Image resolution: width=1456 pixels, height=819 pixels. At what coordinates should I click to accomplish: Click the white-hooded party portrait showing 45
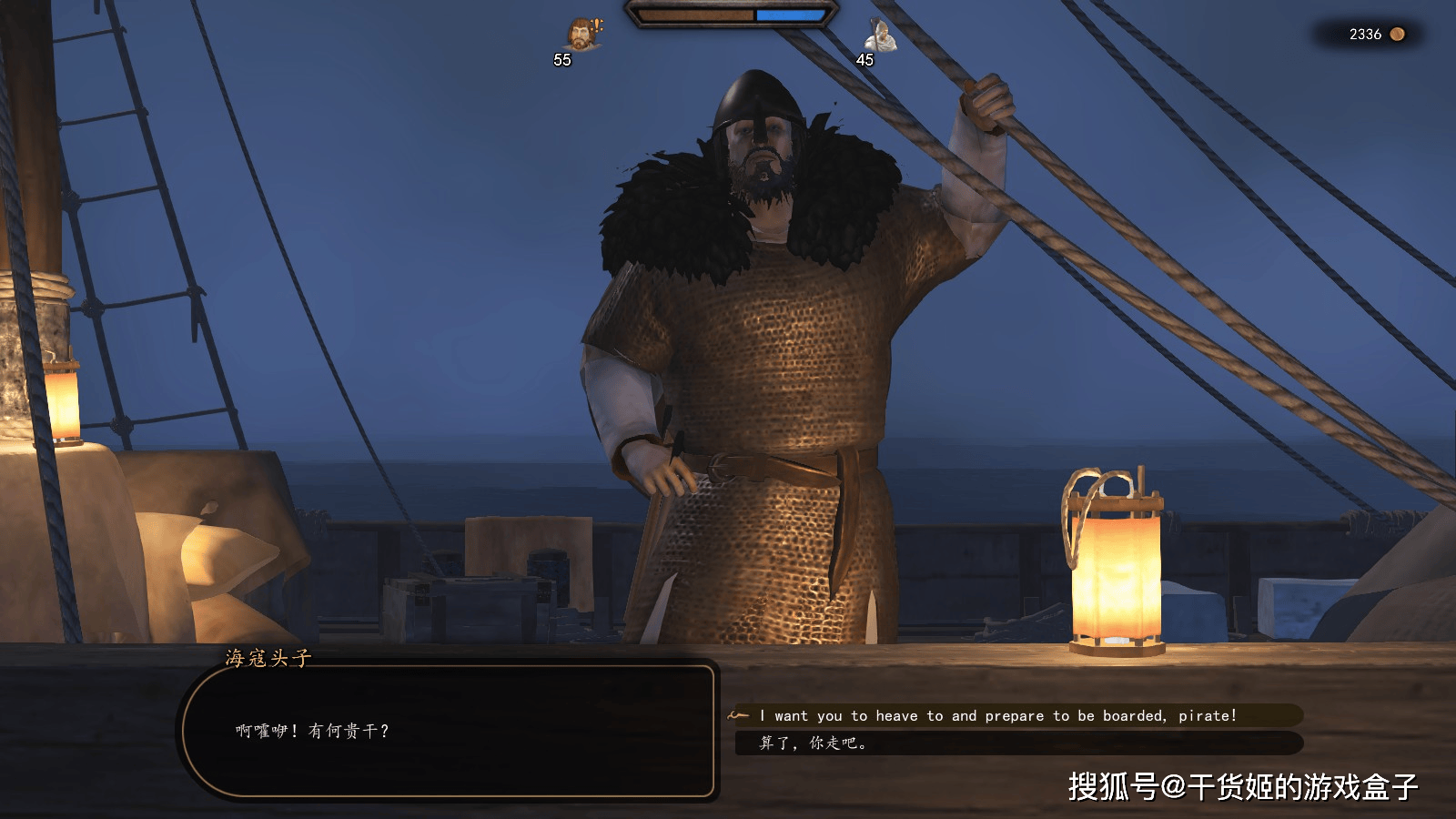coord(878,36)
